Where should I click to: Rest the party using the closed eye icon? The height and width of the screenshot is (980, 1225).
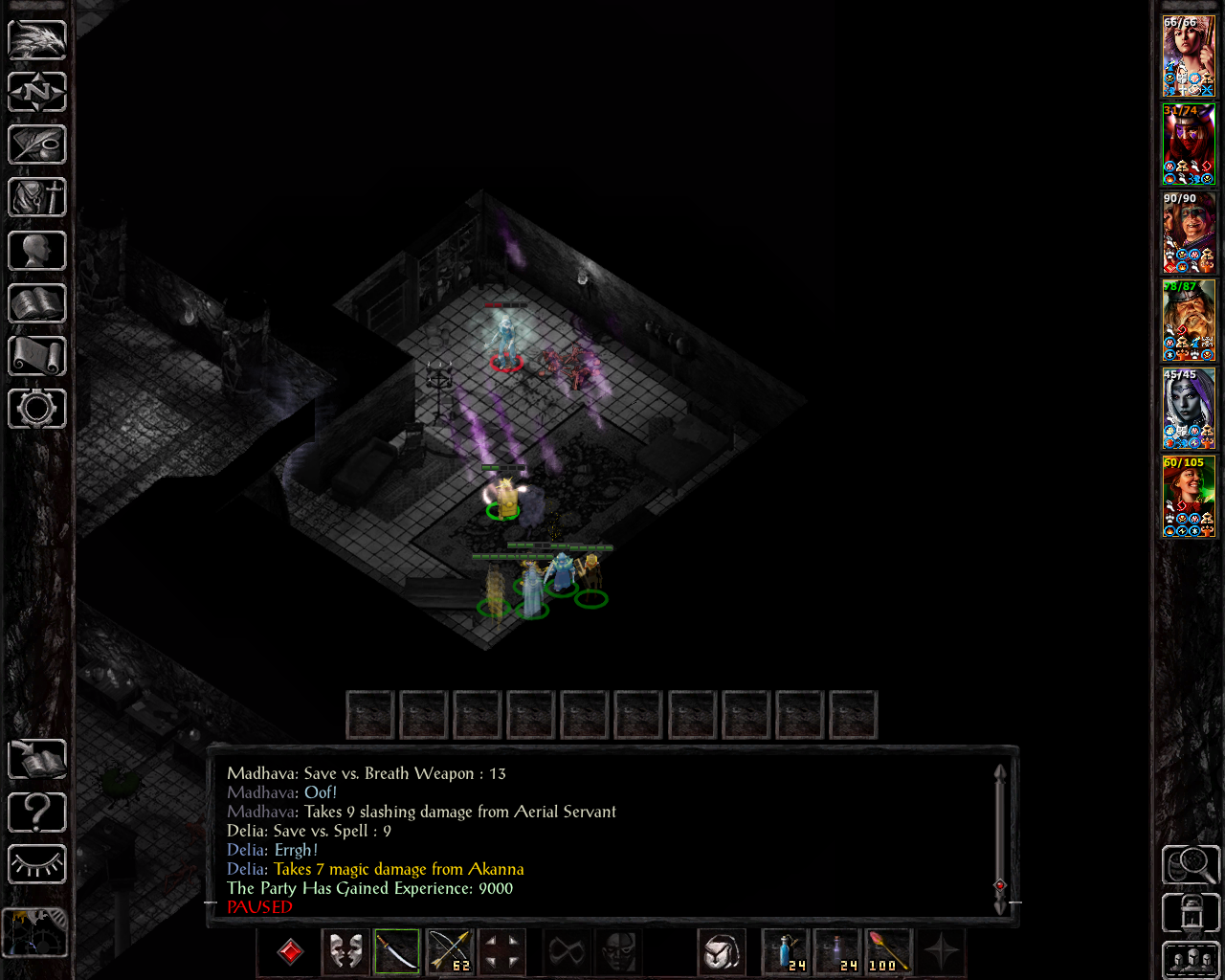point(37,865)
